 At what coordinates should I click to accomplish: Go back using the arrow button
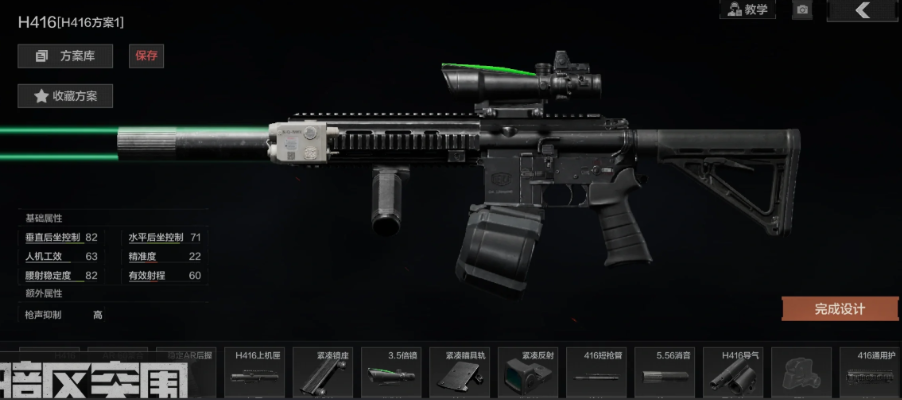863,10
